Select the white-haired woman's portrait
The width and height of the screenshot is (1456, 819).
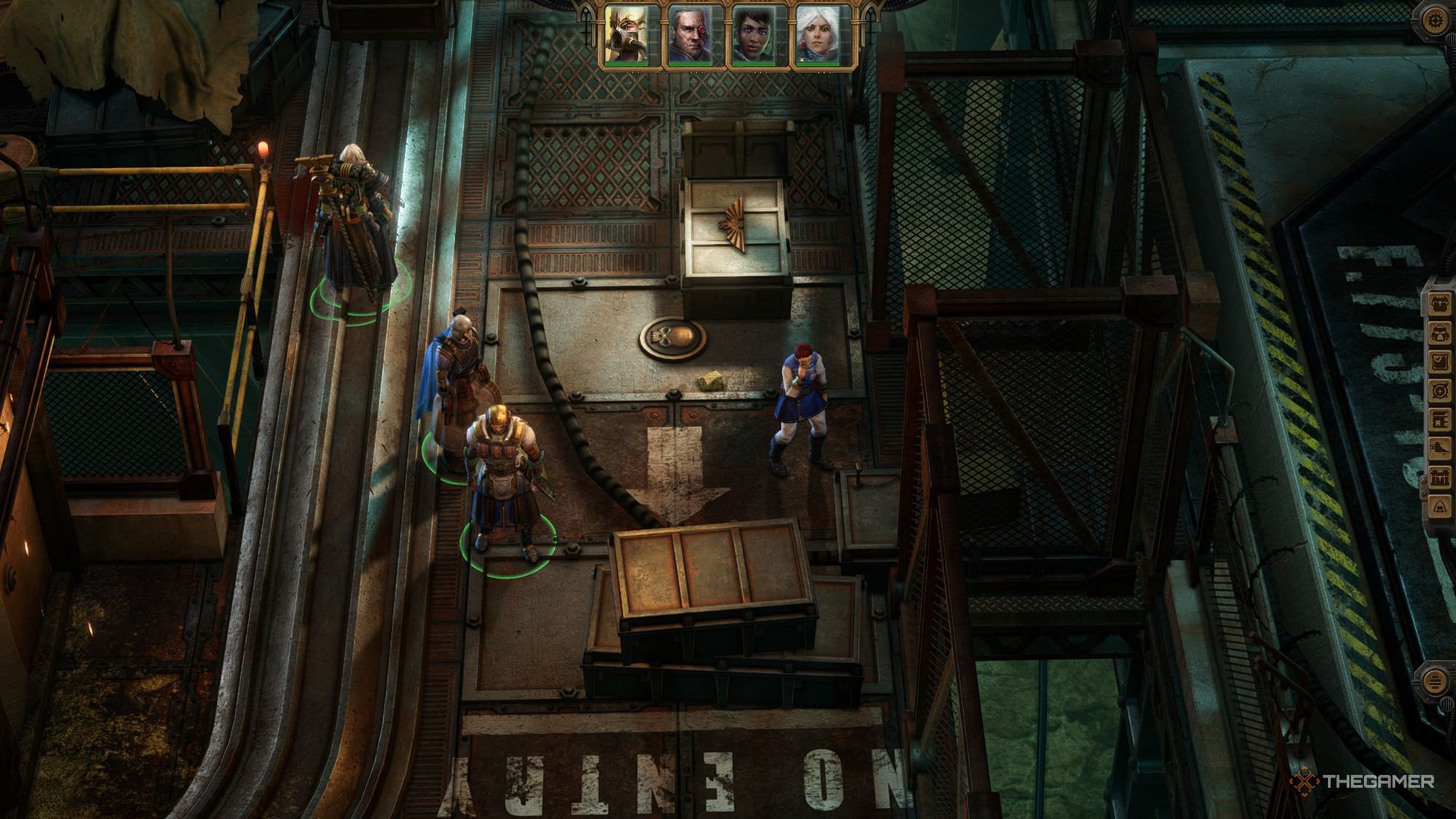(x=818, y=33)
